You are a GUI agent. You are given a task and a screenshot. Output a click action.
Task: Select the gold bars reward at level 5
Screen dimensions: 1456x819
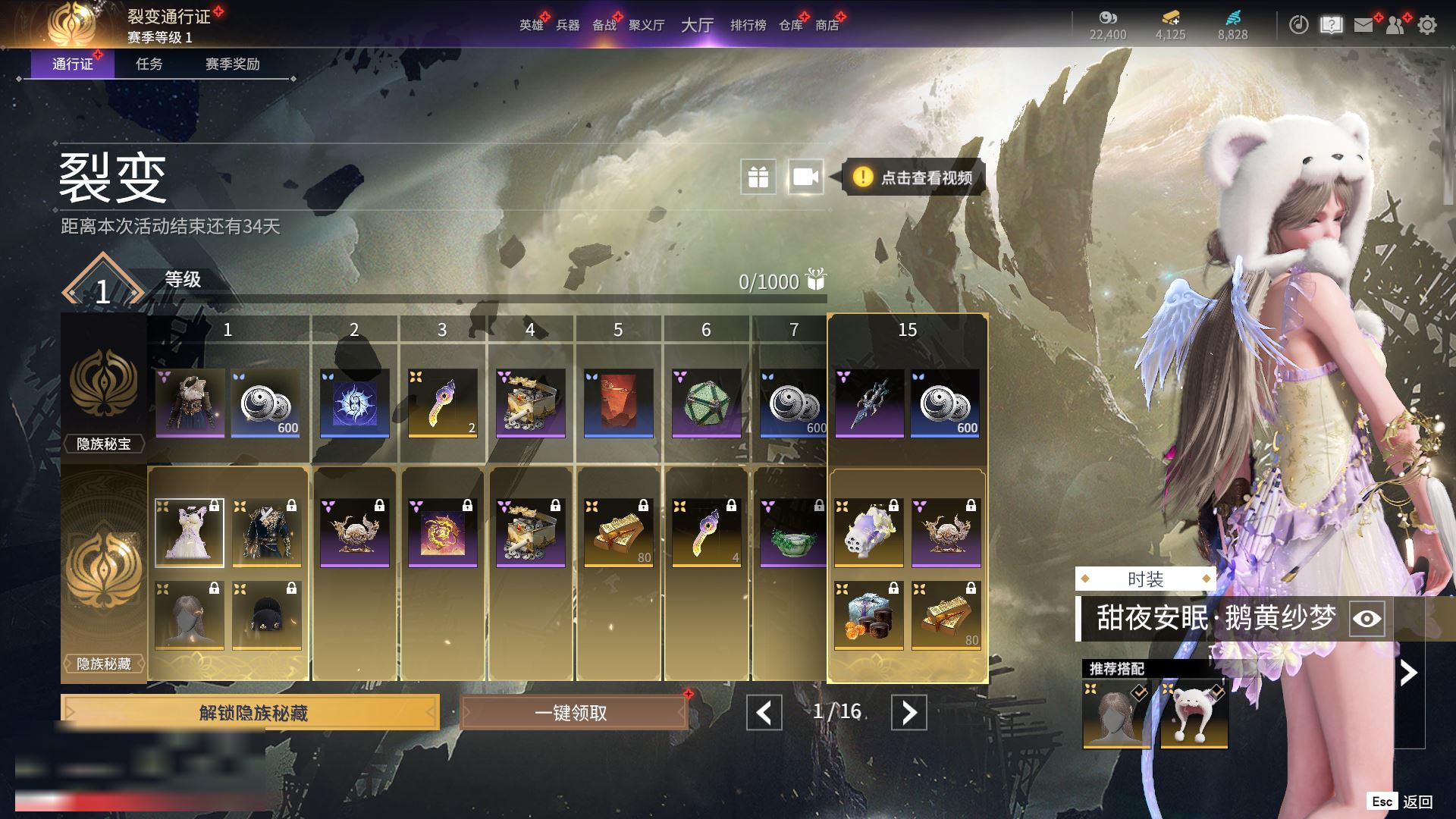click(x=619, y=533)
